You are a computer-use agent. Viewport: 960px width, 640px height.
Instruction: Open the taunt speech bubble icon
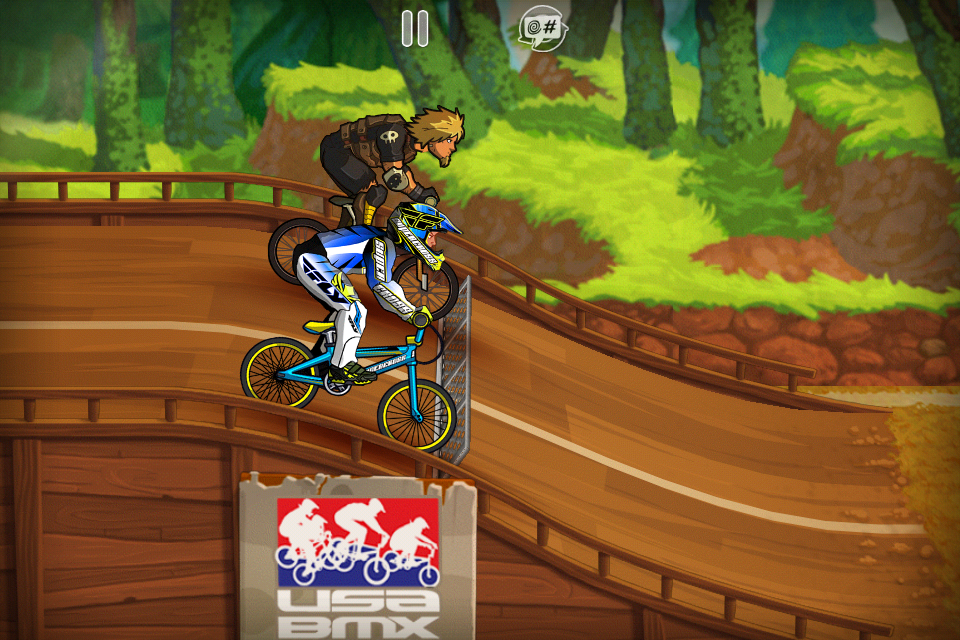543,29
